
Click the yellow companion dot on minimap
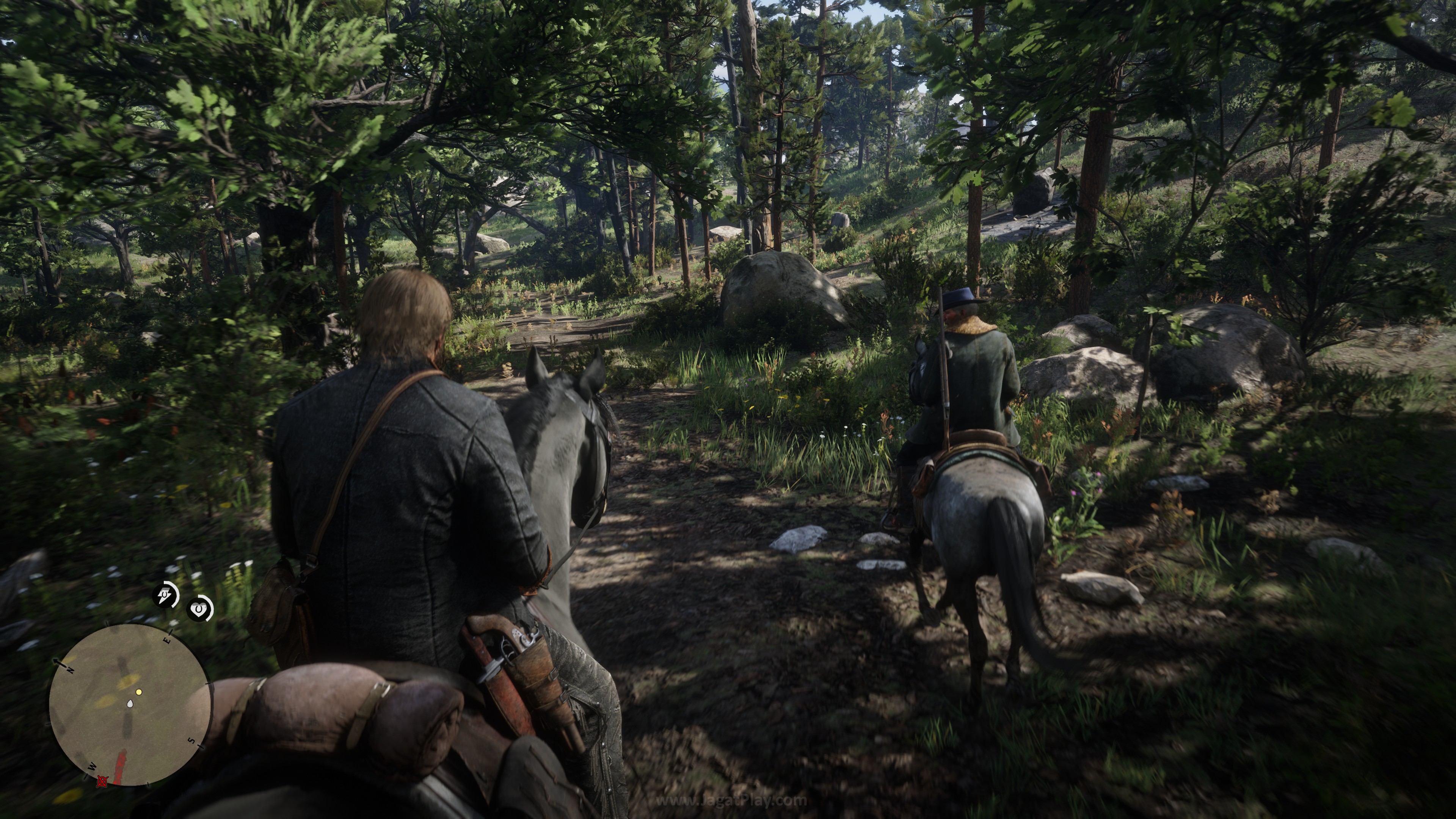(x=139, y=691)
